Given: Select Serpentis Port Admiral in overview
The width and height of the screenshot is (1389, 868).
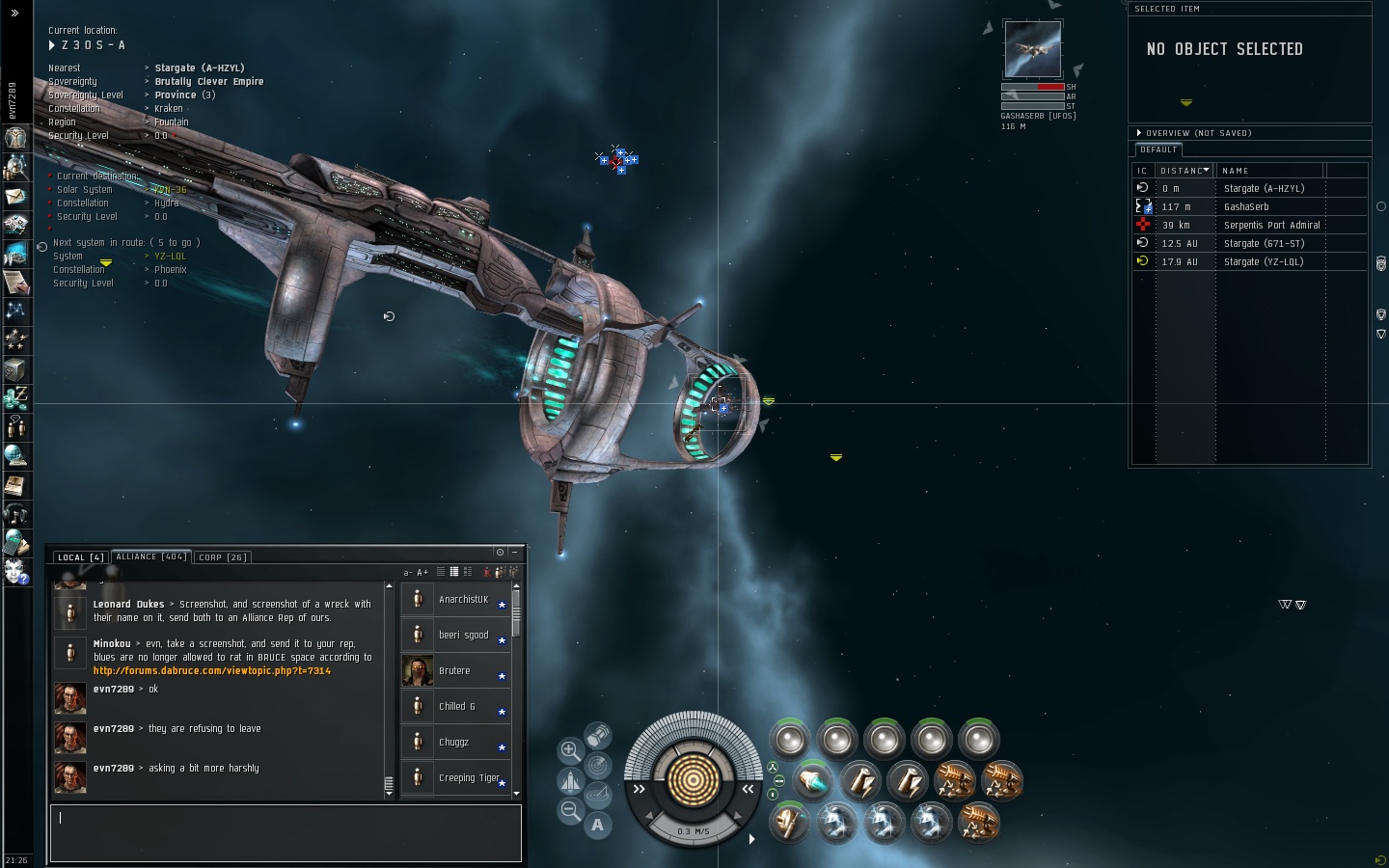Looking at the screenshot, I should point(1271,226).
